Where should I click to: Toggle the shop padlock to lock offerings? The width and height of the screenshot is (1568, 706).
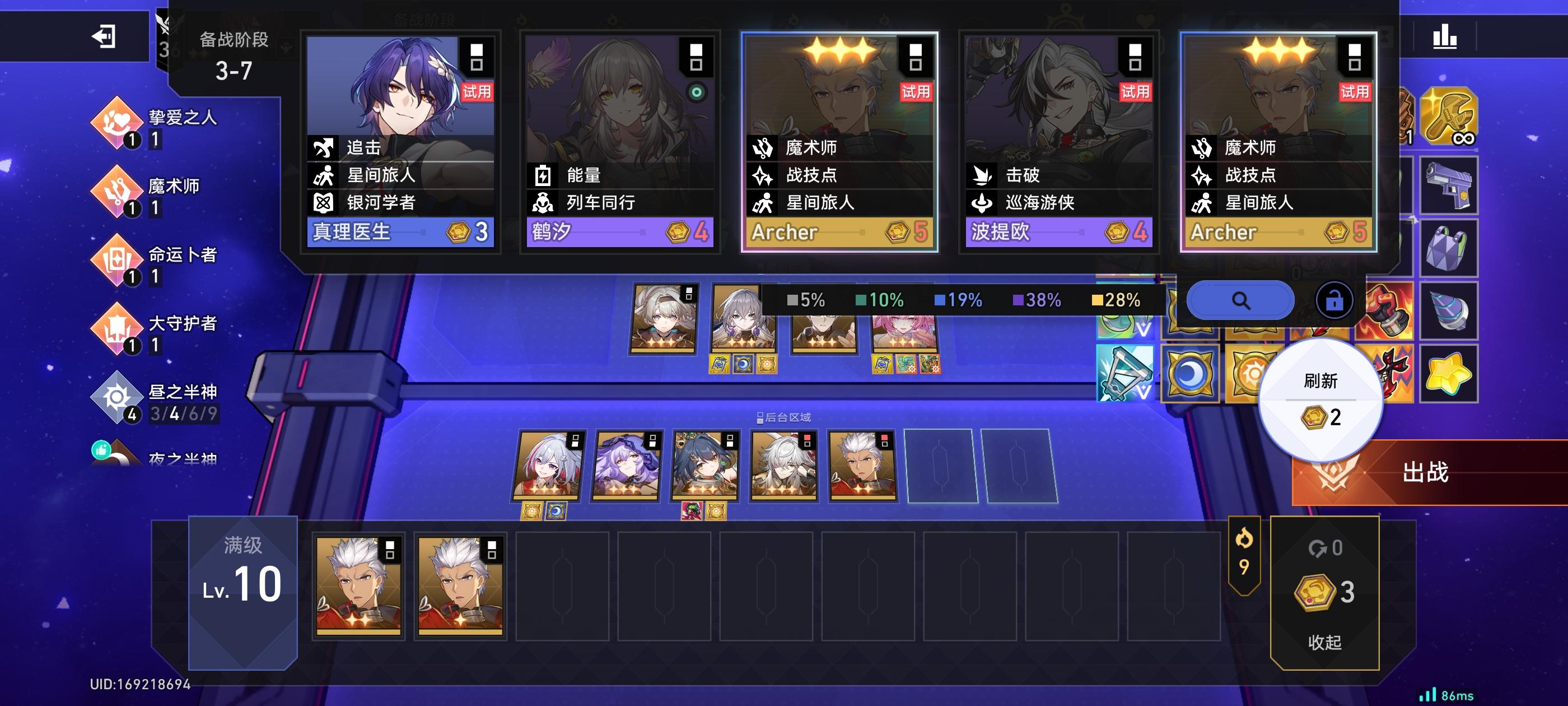[1334, 299]
